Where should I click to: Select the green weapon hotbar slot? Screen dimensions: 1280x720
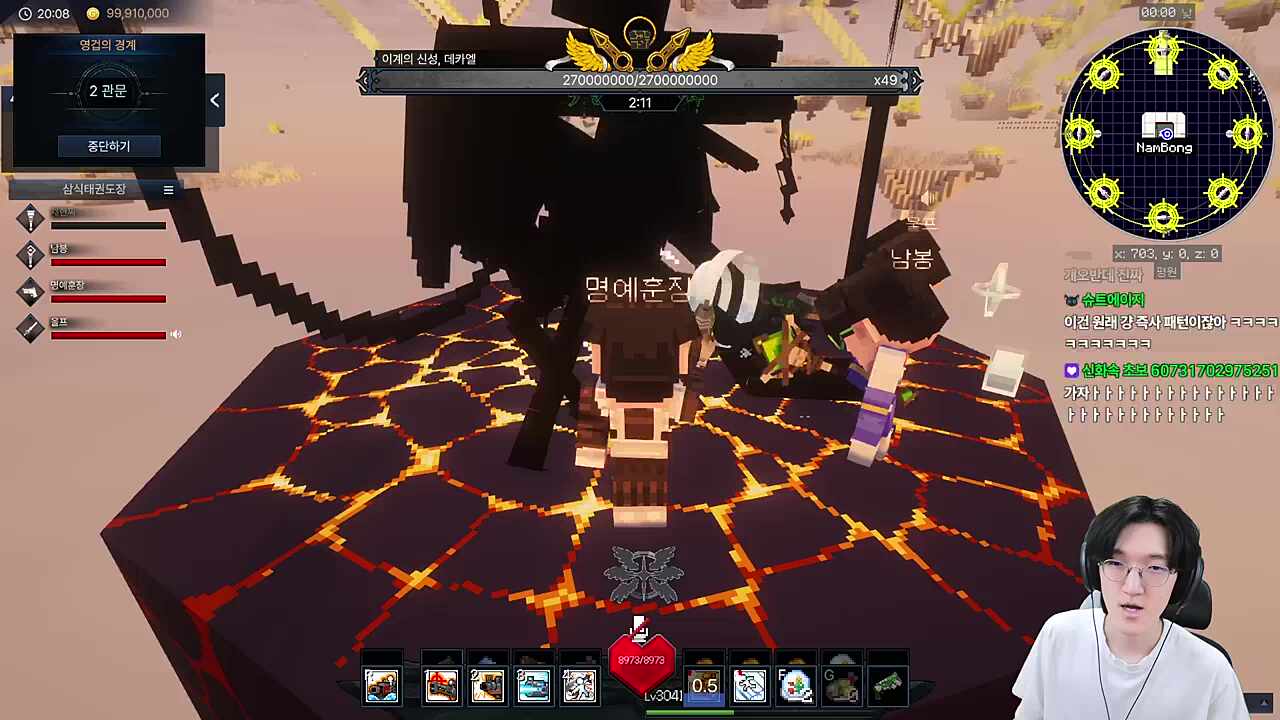(x=887, y=685)
